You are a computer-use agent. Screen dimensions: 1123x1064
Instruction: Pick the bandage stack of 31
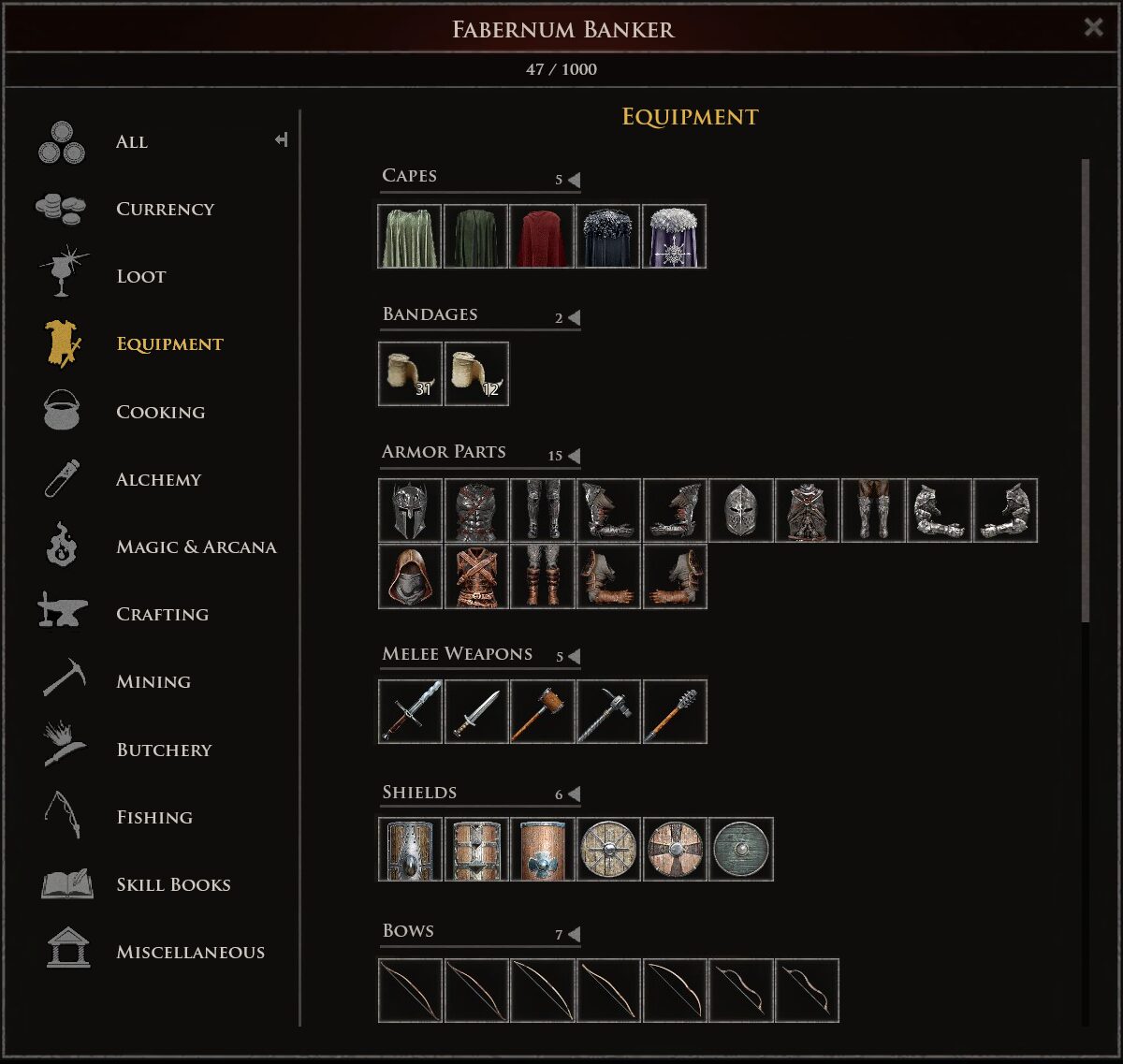pyautogui.click(x=411, y=374)
